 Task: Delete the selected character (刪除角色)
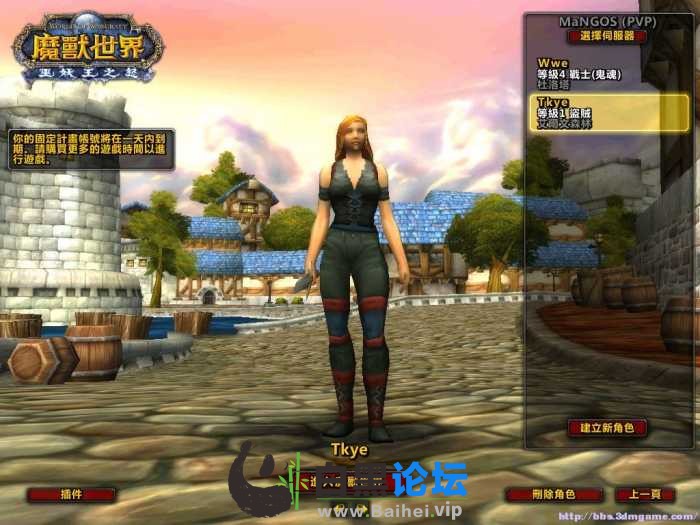click(553, 494)
